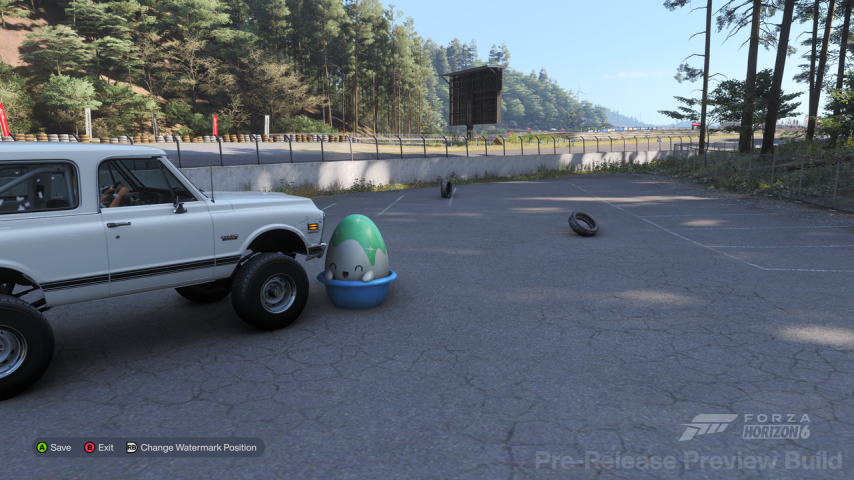Exit the photo preview

(x=99, y=447)
